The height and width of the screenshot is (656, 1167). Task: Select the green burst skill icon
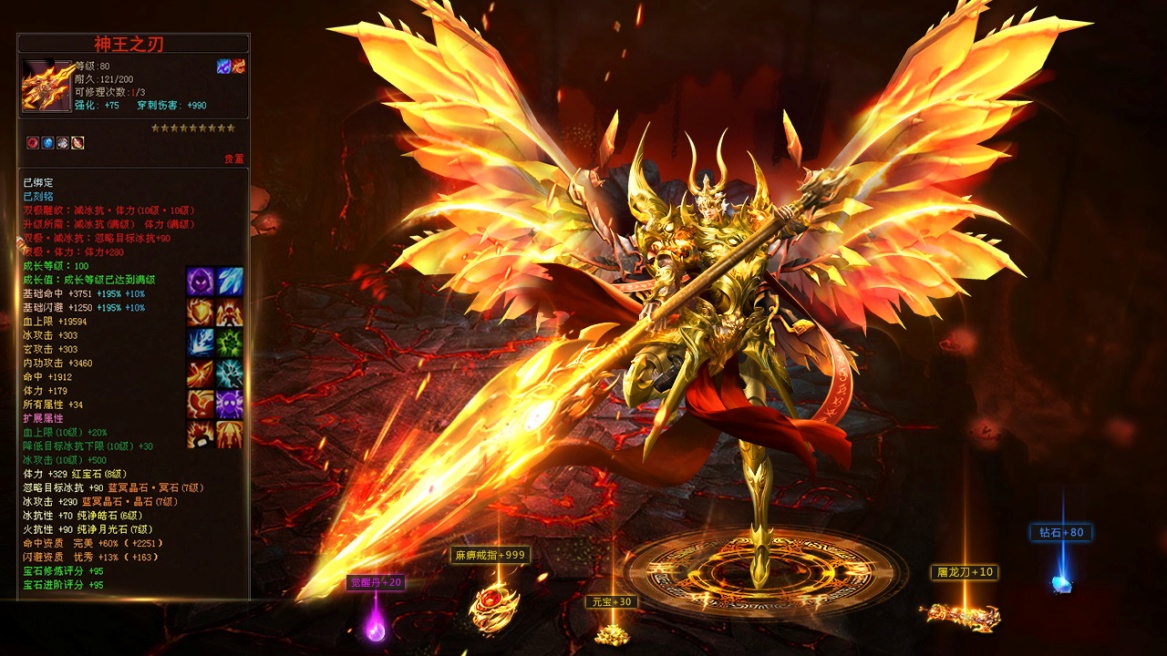click(x=230, y=343)
